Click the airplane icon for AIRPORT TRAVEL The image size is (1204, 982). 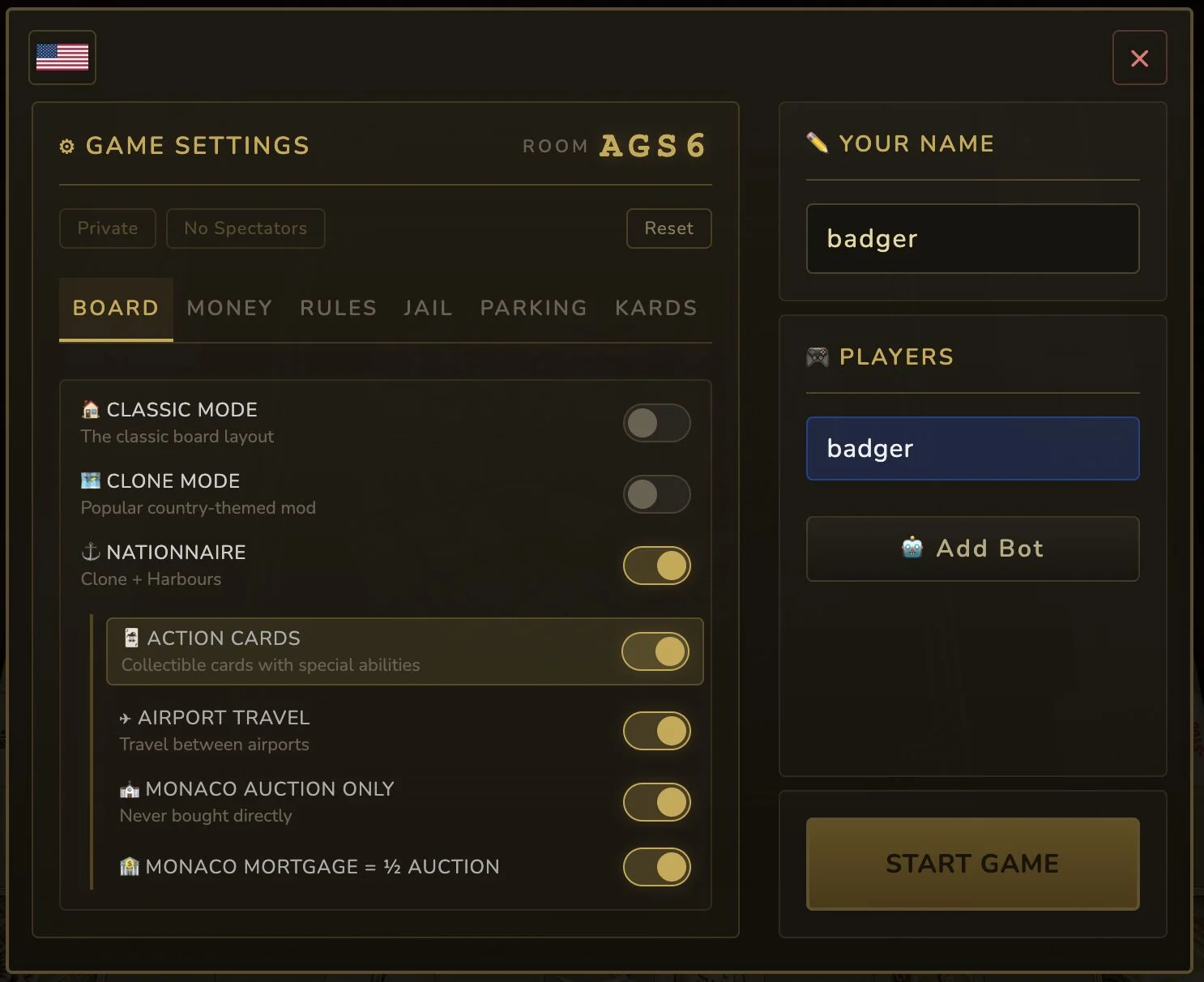[125, 718]
